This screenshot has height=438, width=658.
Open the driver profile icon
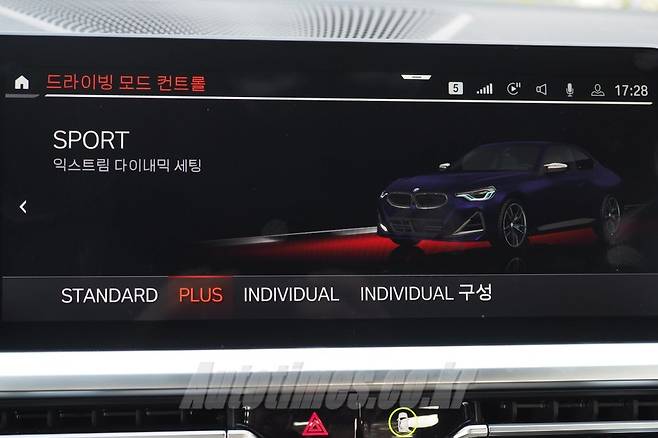coord(597,89)
